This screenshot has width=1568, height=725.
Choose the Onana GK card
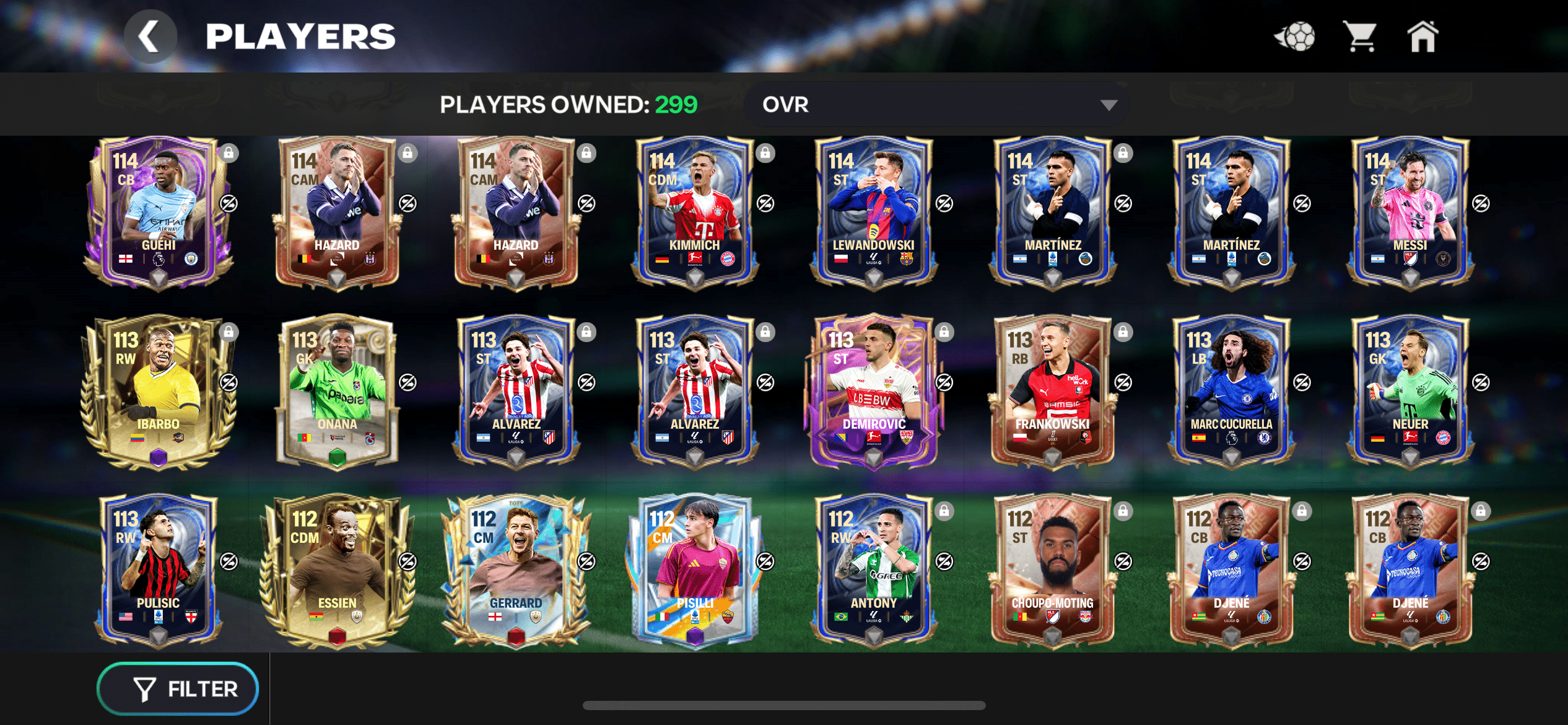(337, 392)
